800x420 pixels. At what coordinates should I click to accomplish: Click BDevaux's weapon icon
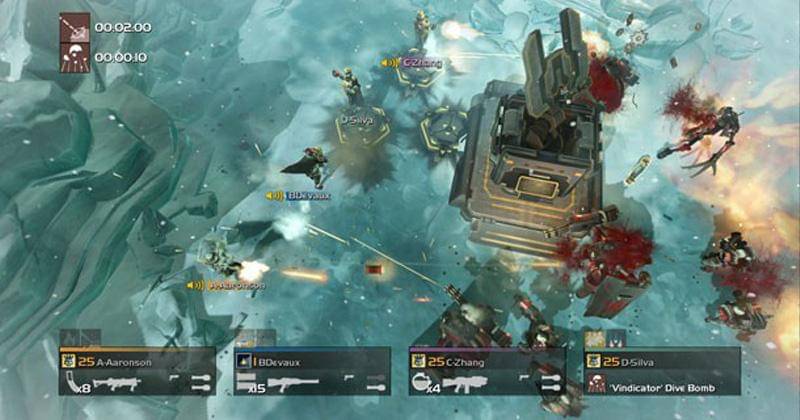290,382
